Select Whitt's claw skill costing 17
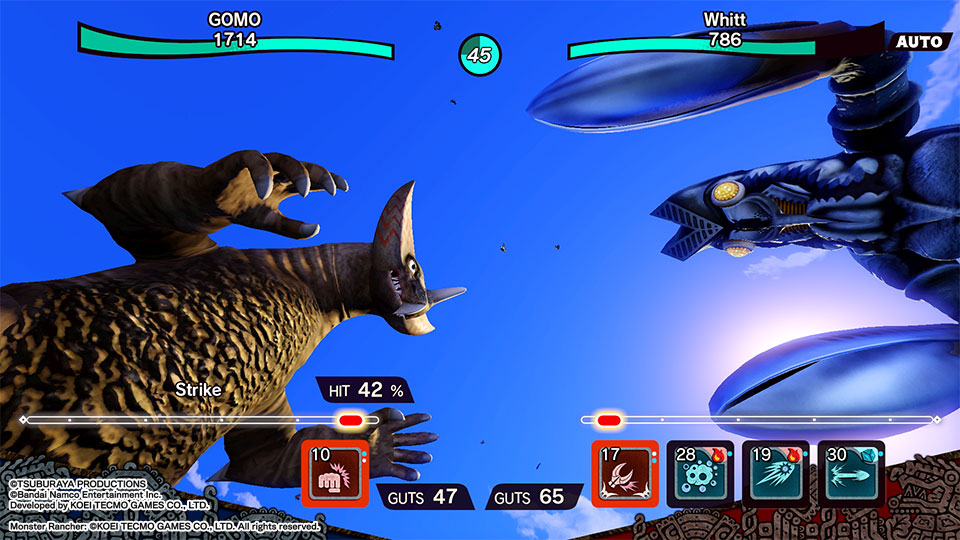Screen dimensions: 960x540 coord(625,474)
